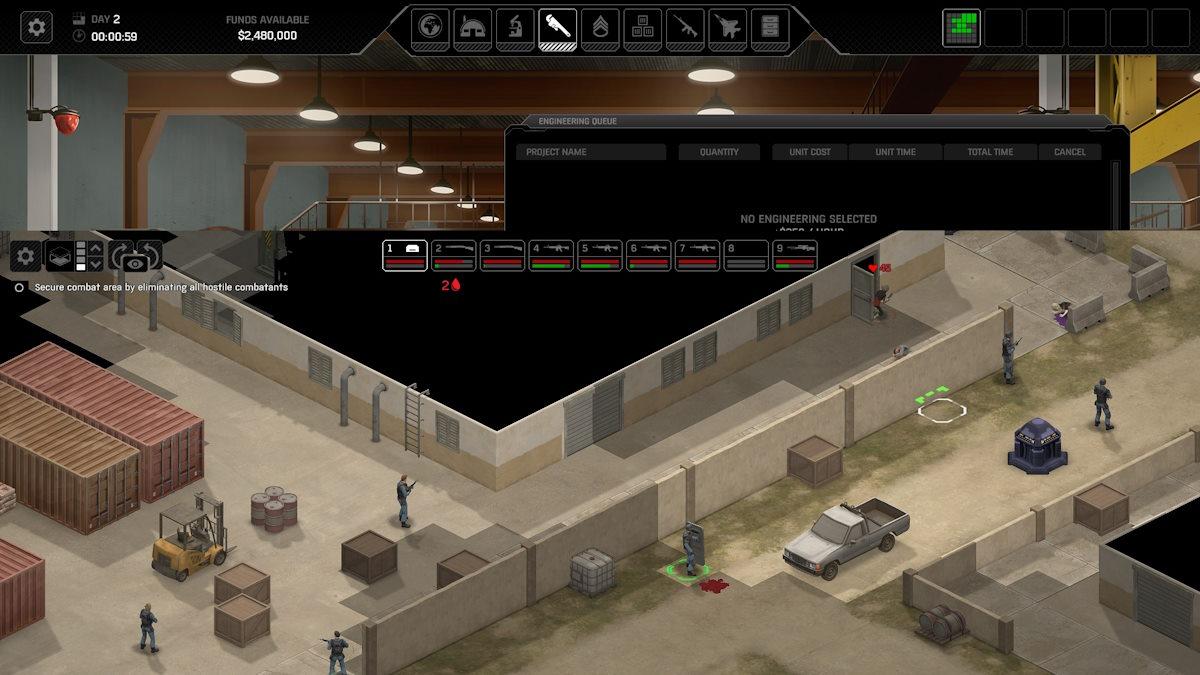Open the sergeant chevrons soldiers tab

[x=600, y=27]
